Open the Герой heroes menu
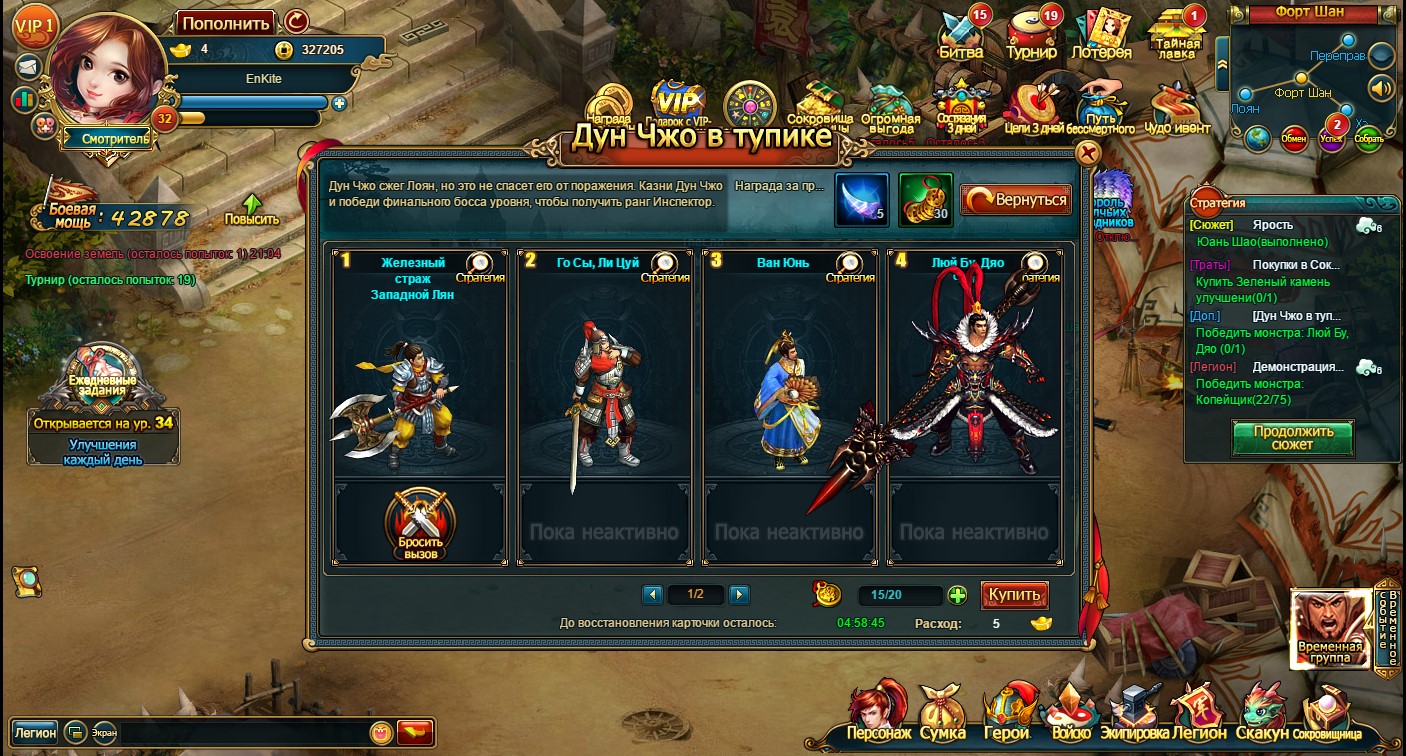 1006,713
